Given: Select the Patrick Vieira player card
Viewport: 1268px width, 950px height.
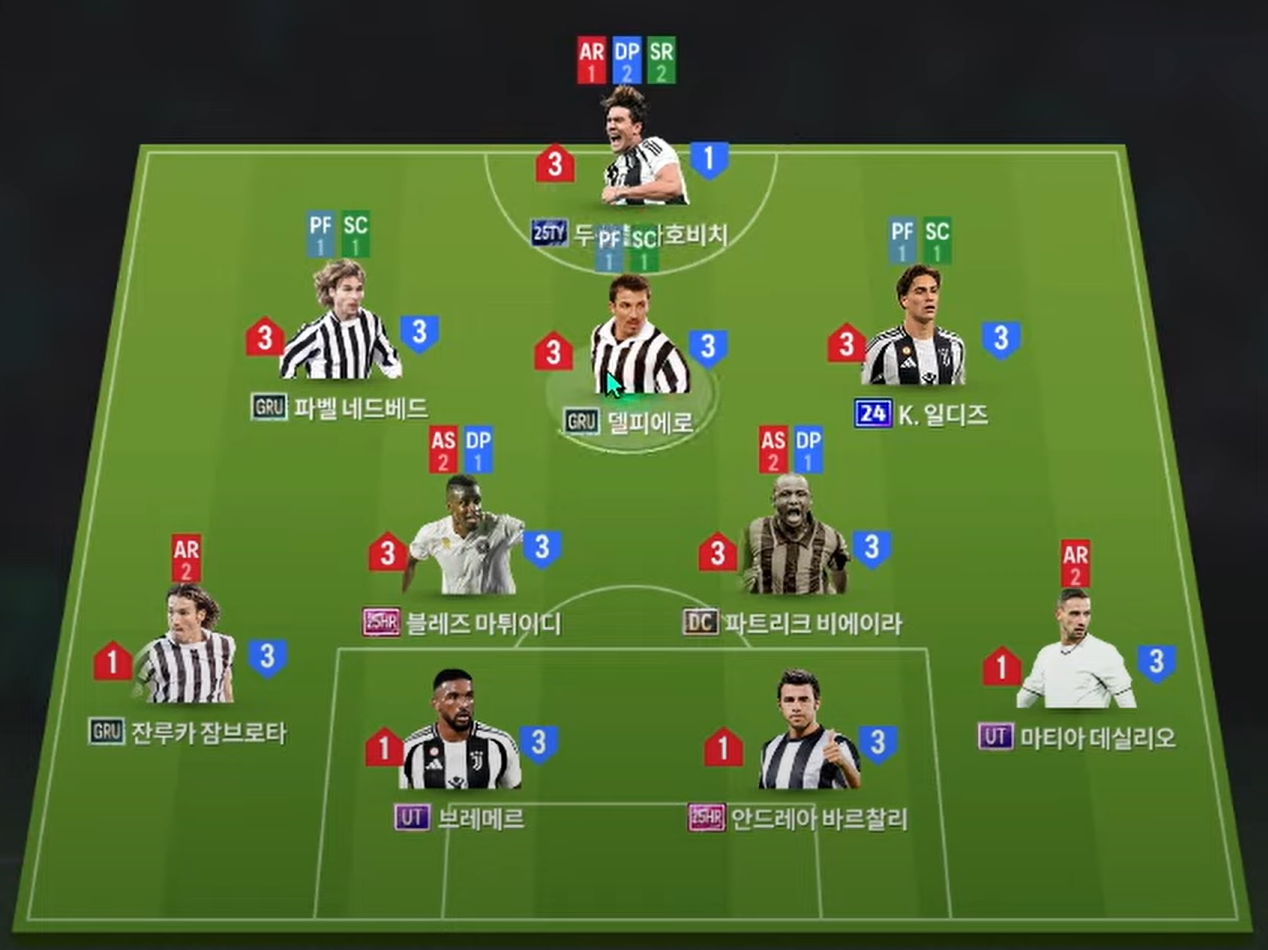Looking at the screenshot, I should click(x=794, y=540).
